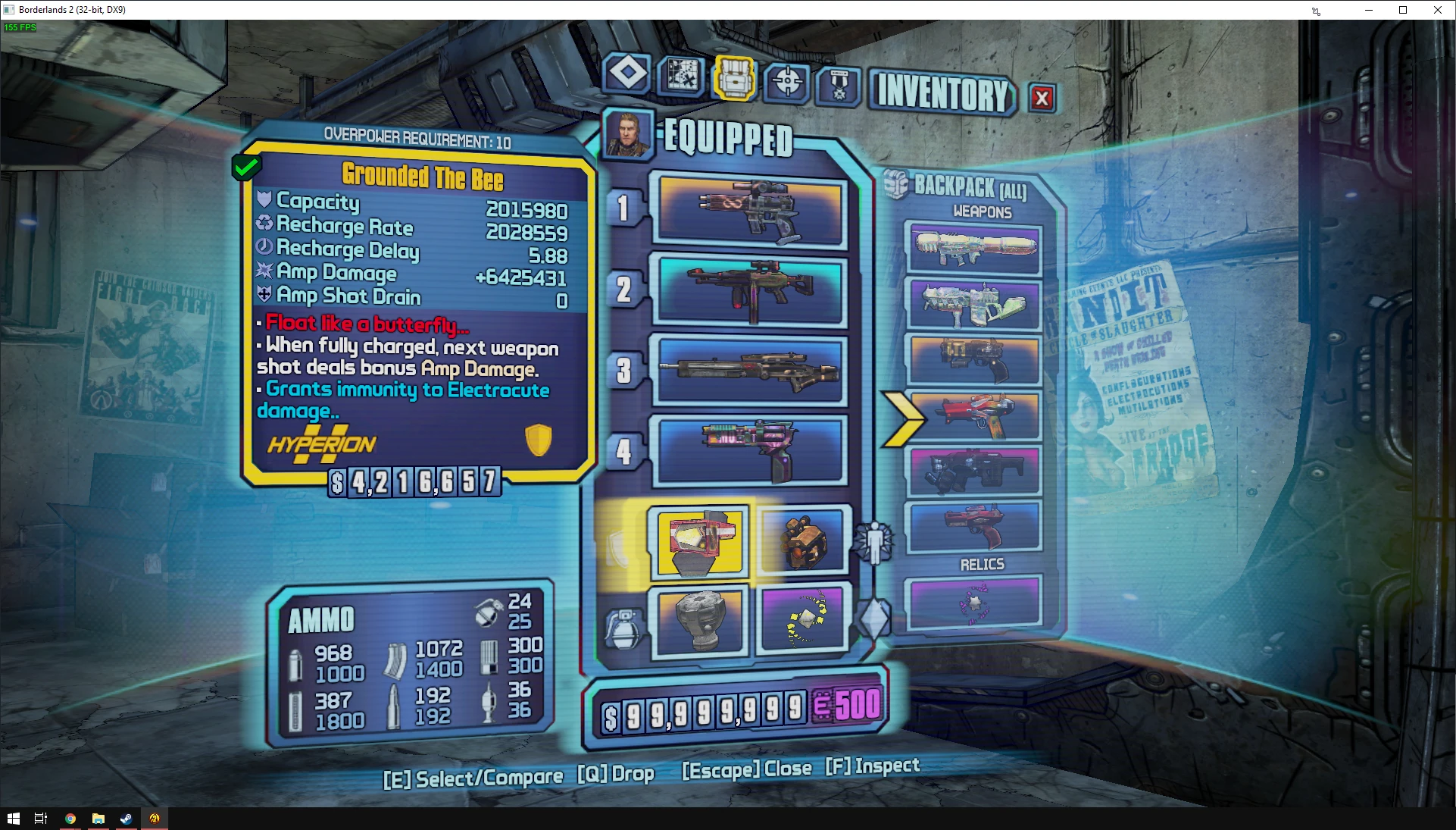Switch to the Map tab

click(x=681, y=74)
